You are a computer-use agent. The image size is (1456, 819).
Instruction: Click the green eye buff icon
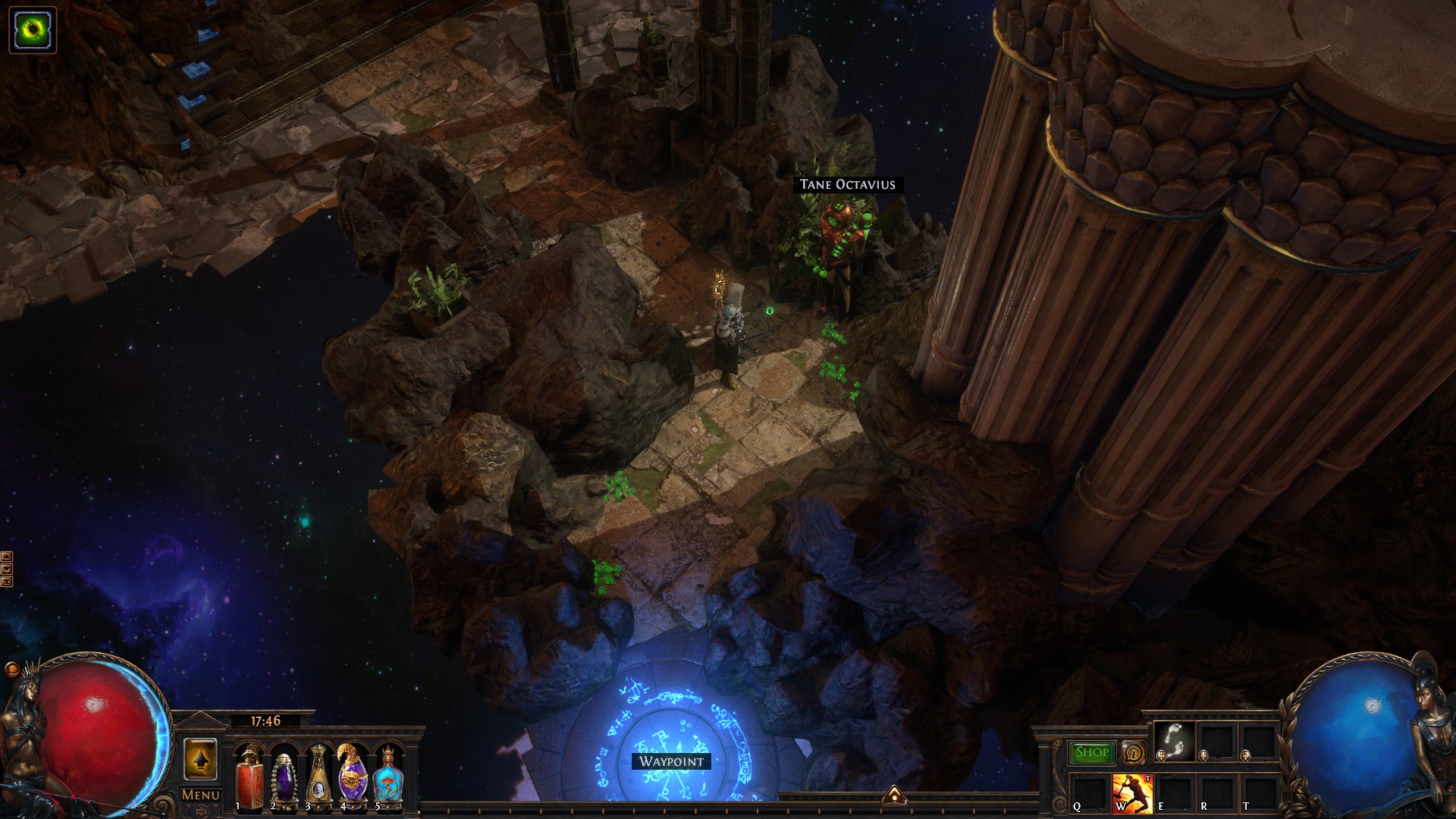pyautogui.click(x=33, y=30)
